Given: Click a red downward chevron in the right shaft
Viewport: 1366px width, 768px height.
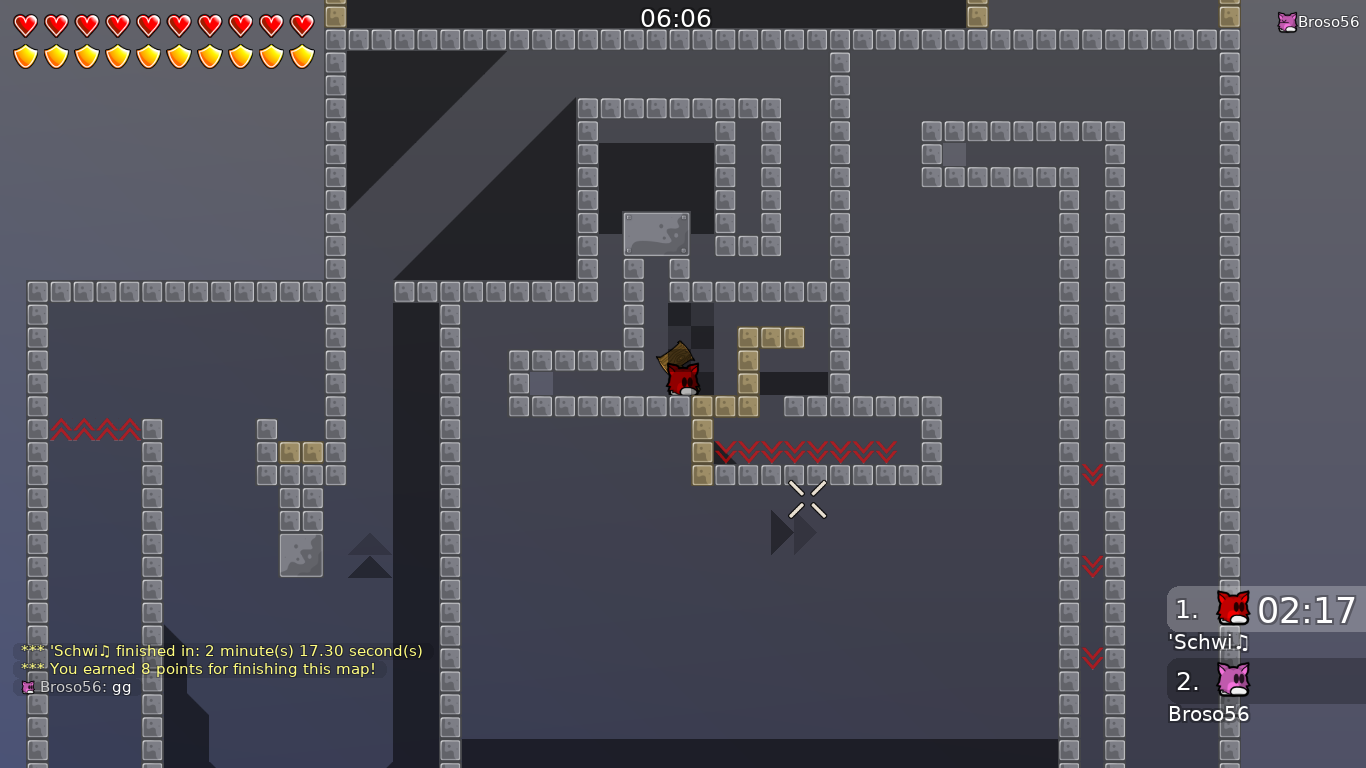Looking at the screenshot, I should coord(1092,475).
